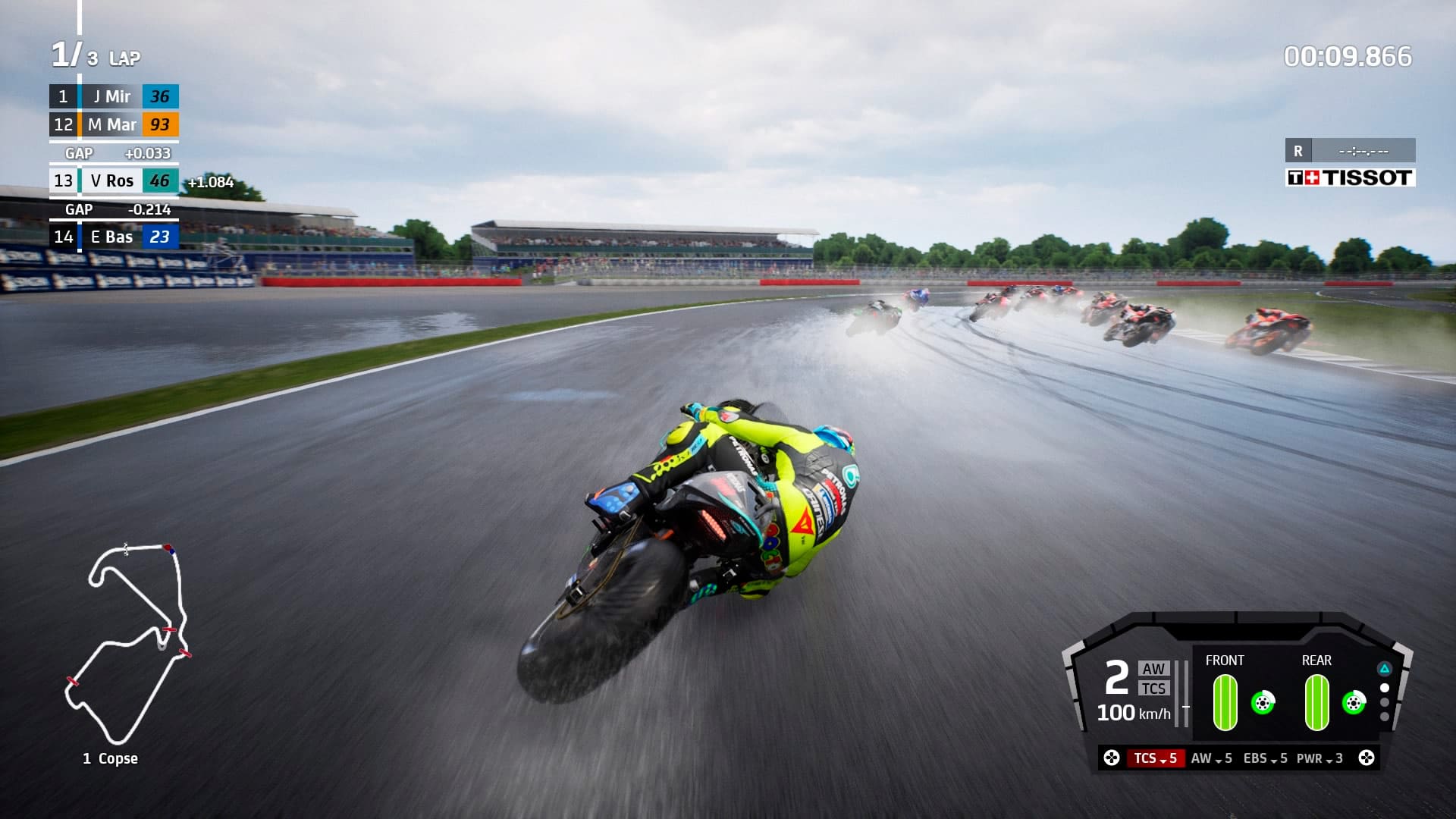Select rider J Mir in the standings
Screen dimensions: 1456x819
[x=112, y=97]
